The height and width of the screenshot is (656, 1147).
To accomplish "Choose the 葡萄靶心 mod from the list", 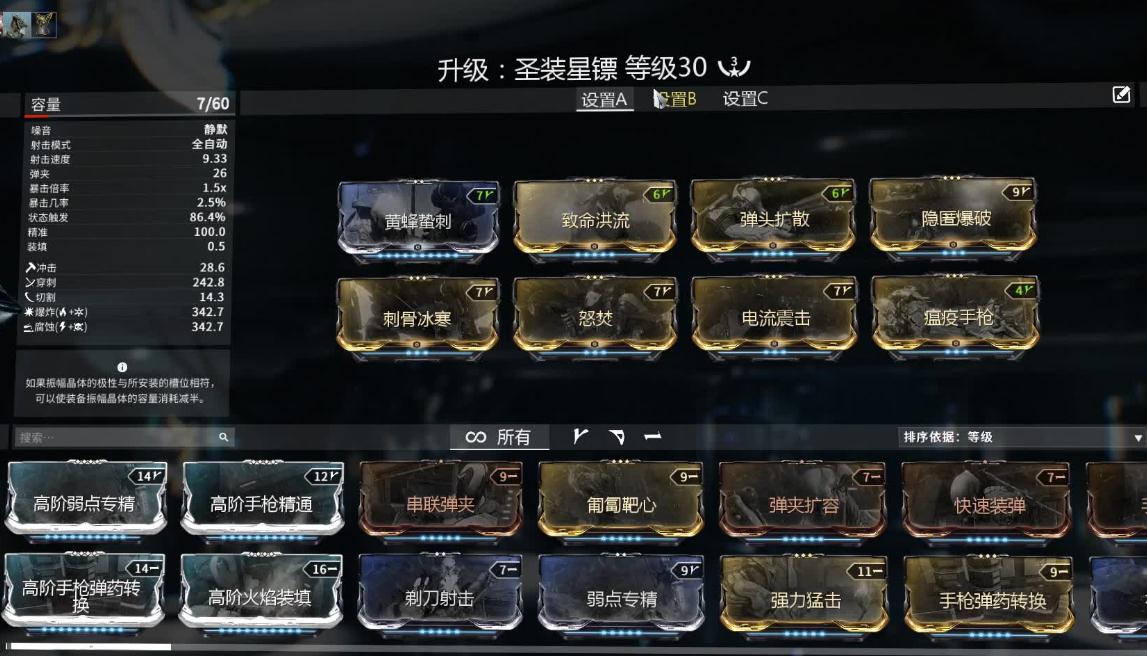I will [620, 503].
